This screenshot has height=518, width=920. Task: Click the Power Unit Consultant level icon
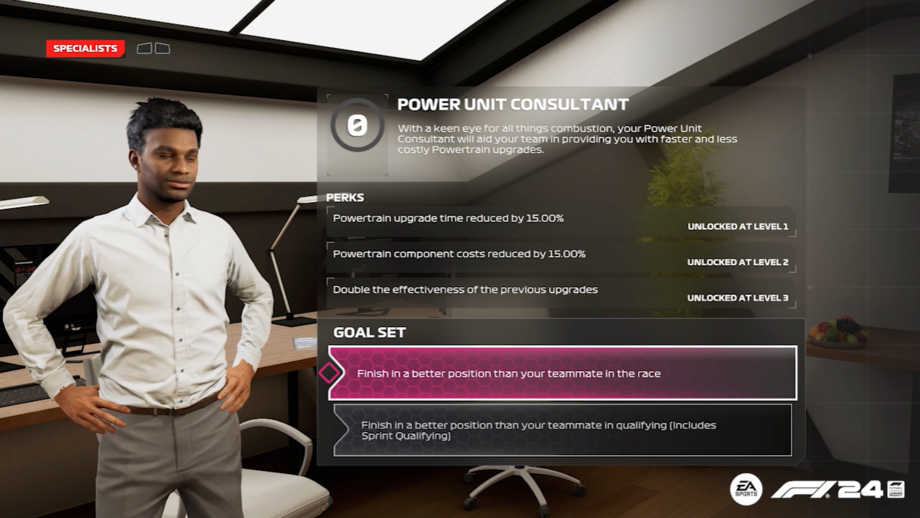click(x=357, y=125)
